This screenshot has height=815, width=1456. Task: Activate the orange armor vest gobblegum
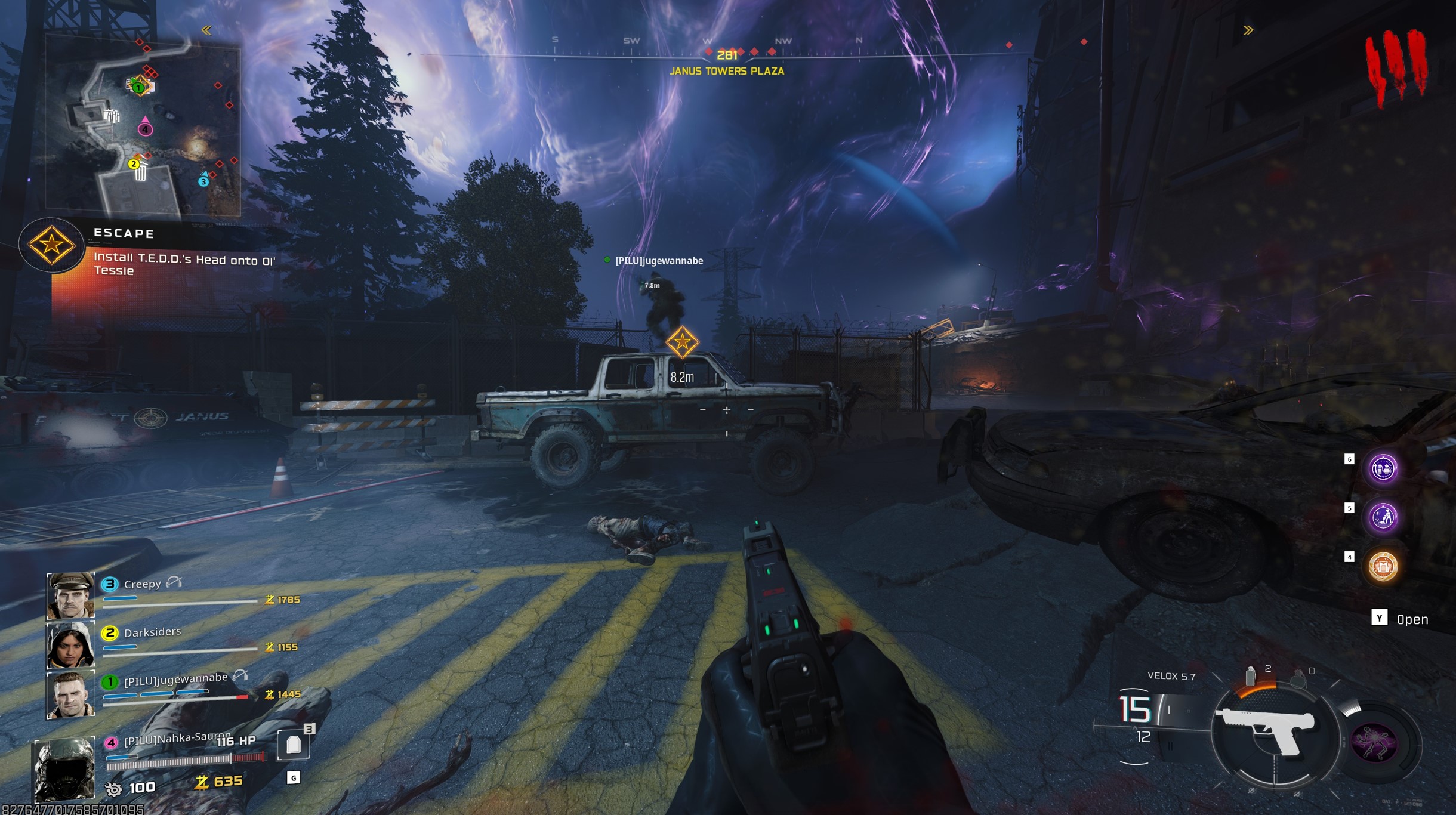(1383, 566)
